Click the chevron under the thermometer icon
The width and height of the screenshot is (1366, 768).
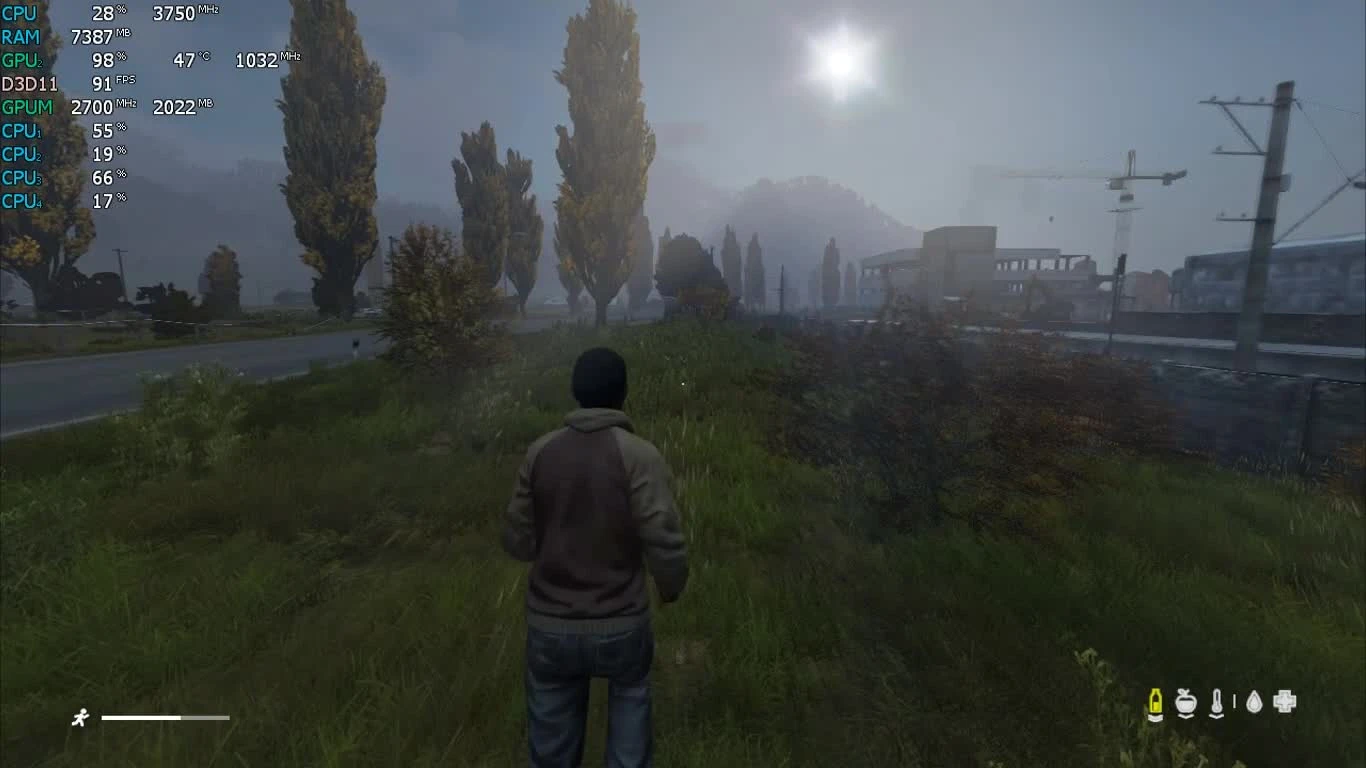pos(1217,716)
